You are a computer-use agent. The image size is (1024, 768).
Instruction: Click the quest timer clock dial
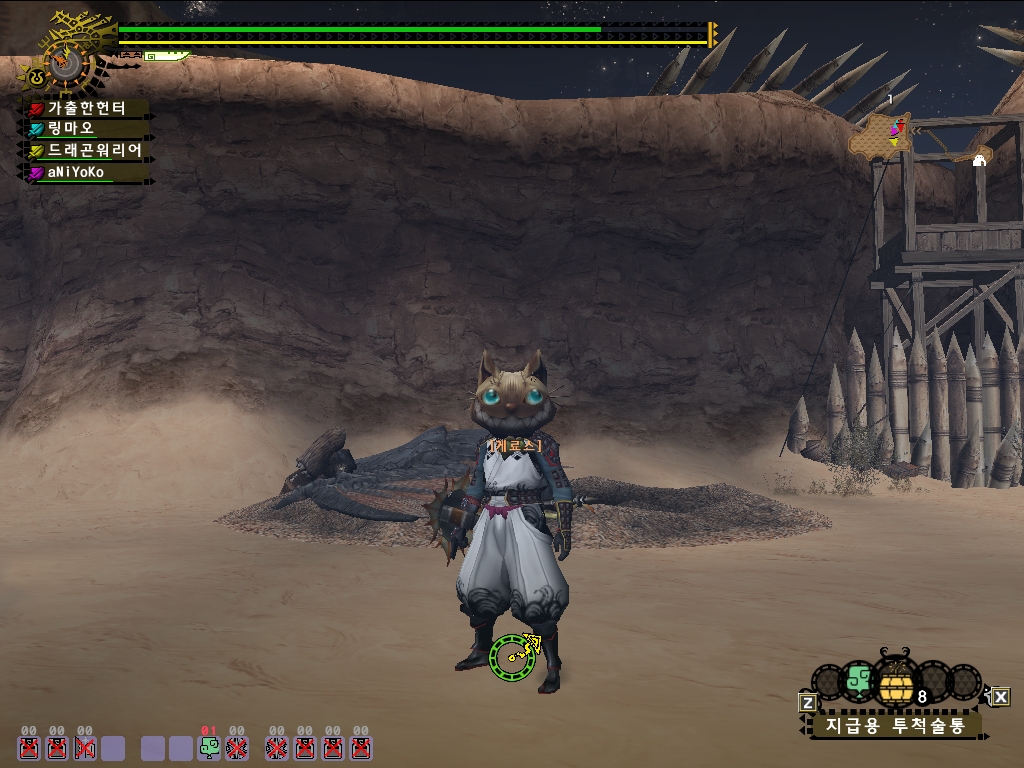[x=66, y=63]
